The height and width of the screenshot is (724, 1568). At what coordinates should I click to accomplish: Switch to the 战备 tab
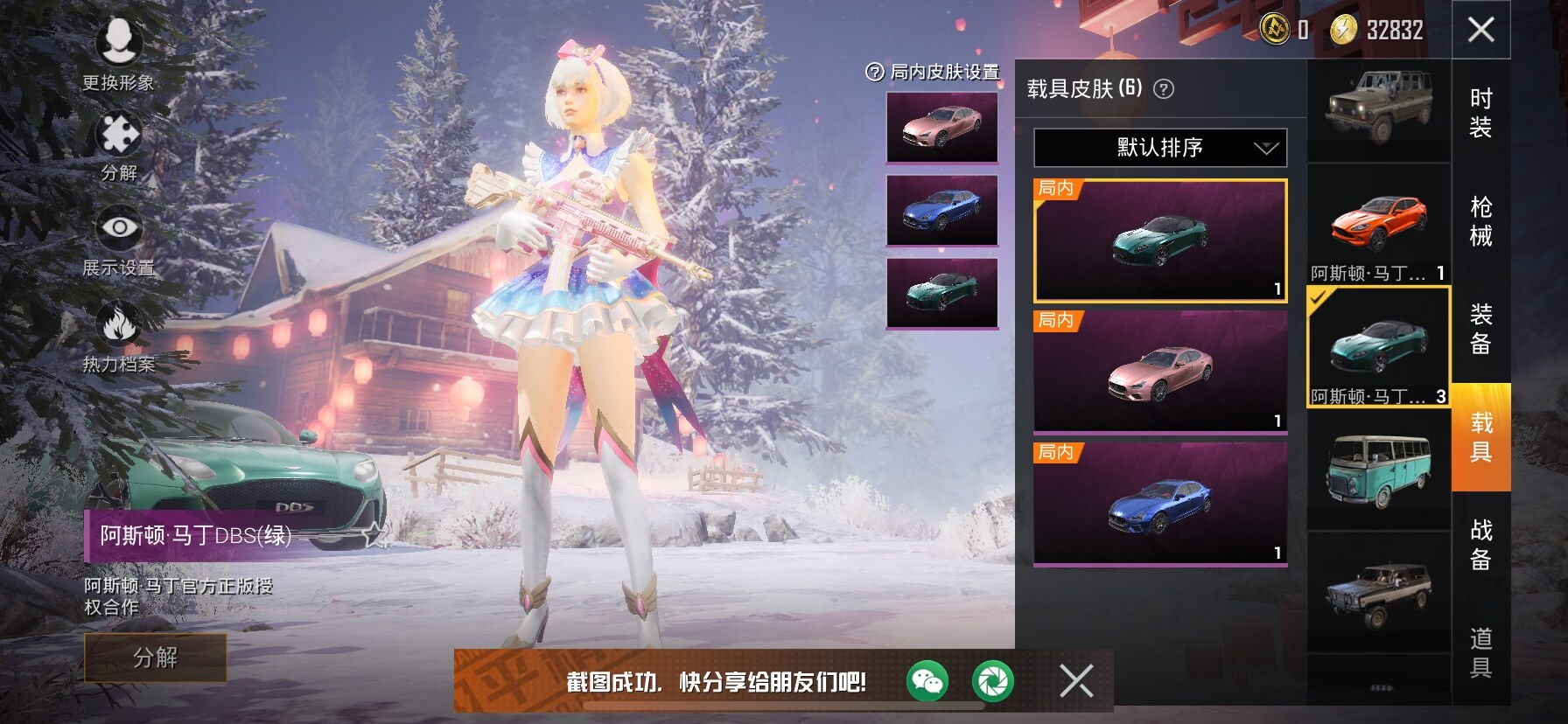[x=1480, y=545]
